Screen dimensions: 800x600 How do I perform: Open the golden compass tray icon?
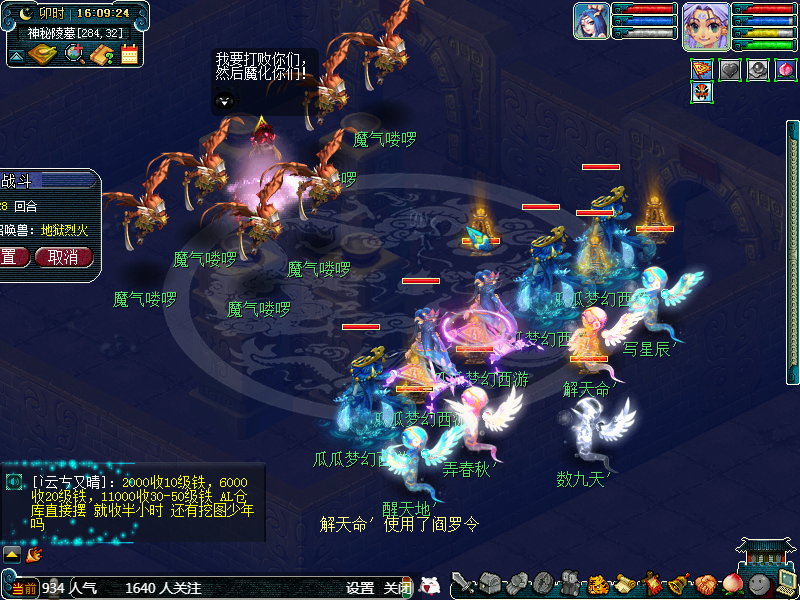click(x=44, y=54)
